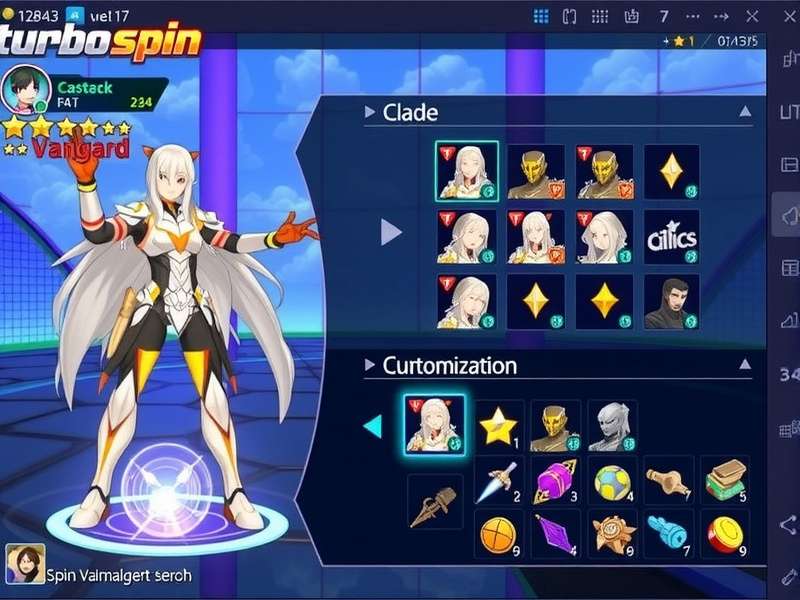Collapse the Curtomization section using its arrow
Image resolution: width=800 pixels, height=600 pixels.
click(745, 365)
